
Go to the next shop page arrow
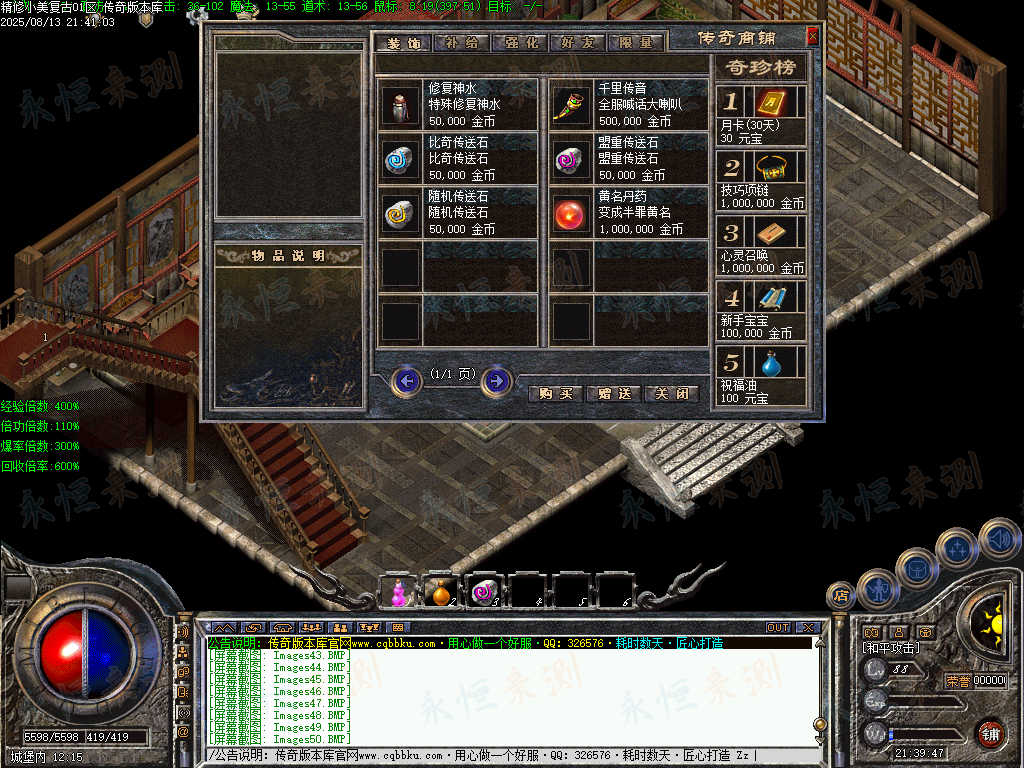click(497, 381)
